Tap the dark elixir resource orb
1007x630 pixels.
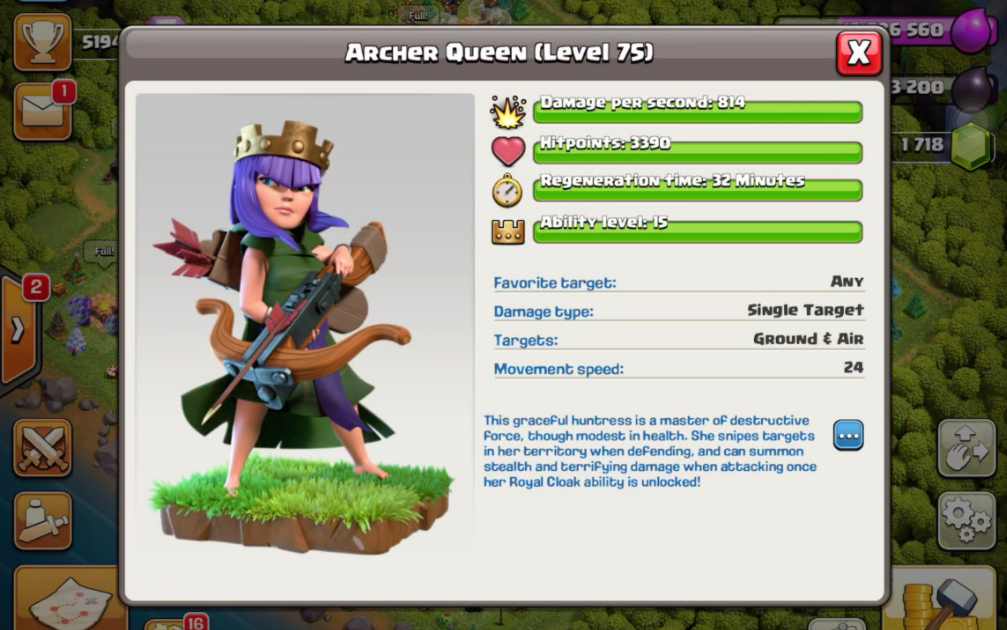971,90
